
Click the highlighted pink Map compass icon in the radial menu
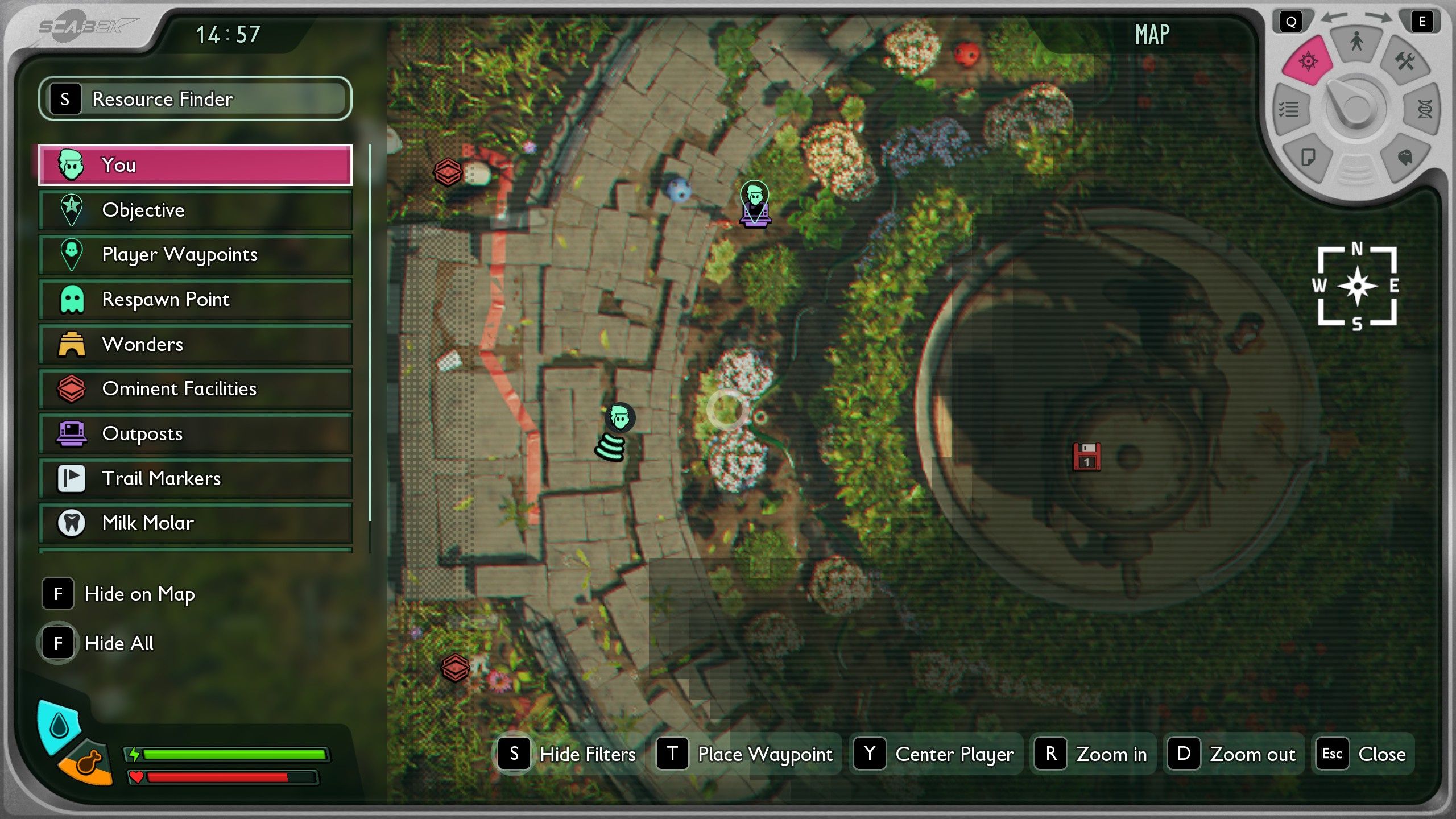coord(1306,60)
